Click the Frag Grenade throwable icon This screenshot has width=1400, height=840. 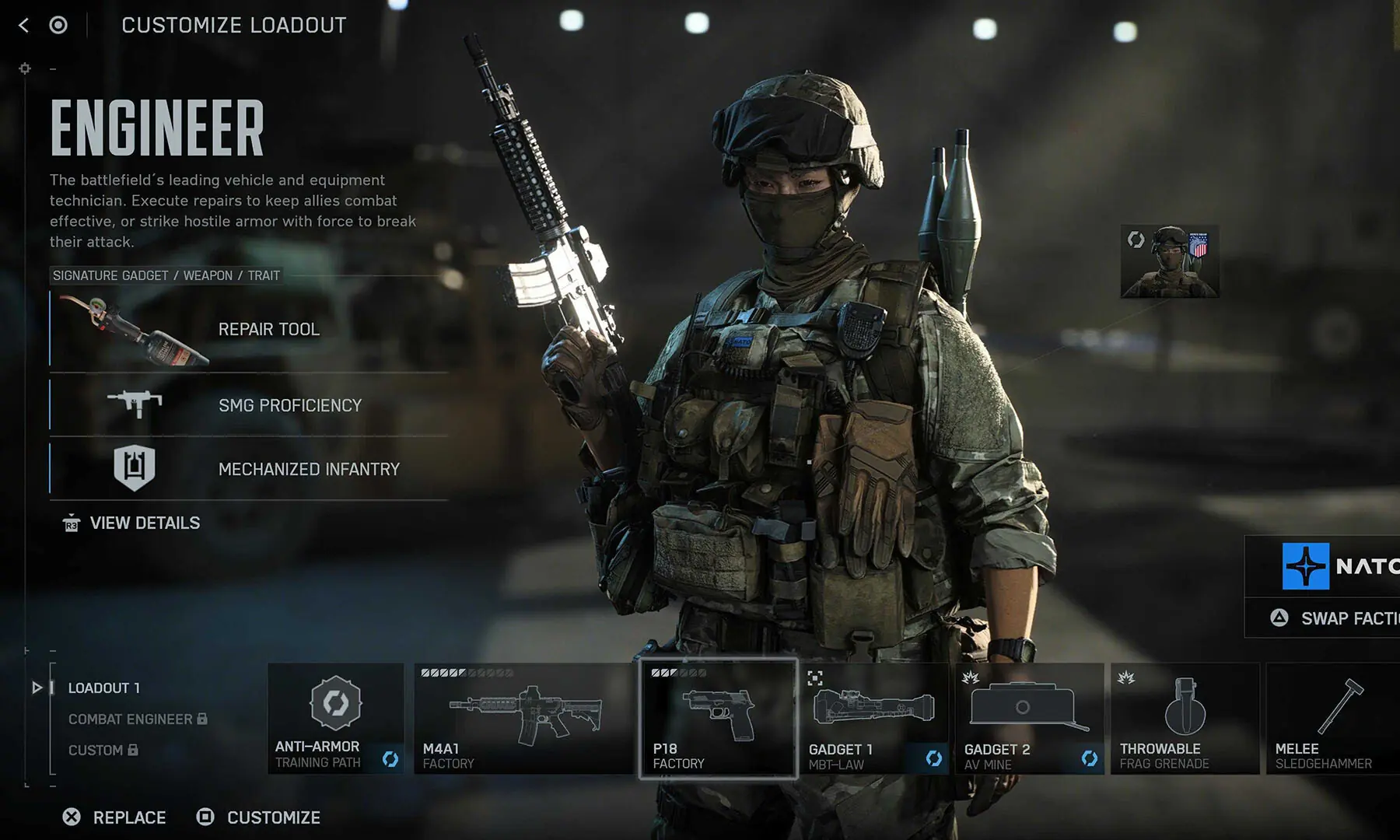point(1185,708)
